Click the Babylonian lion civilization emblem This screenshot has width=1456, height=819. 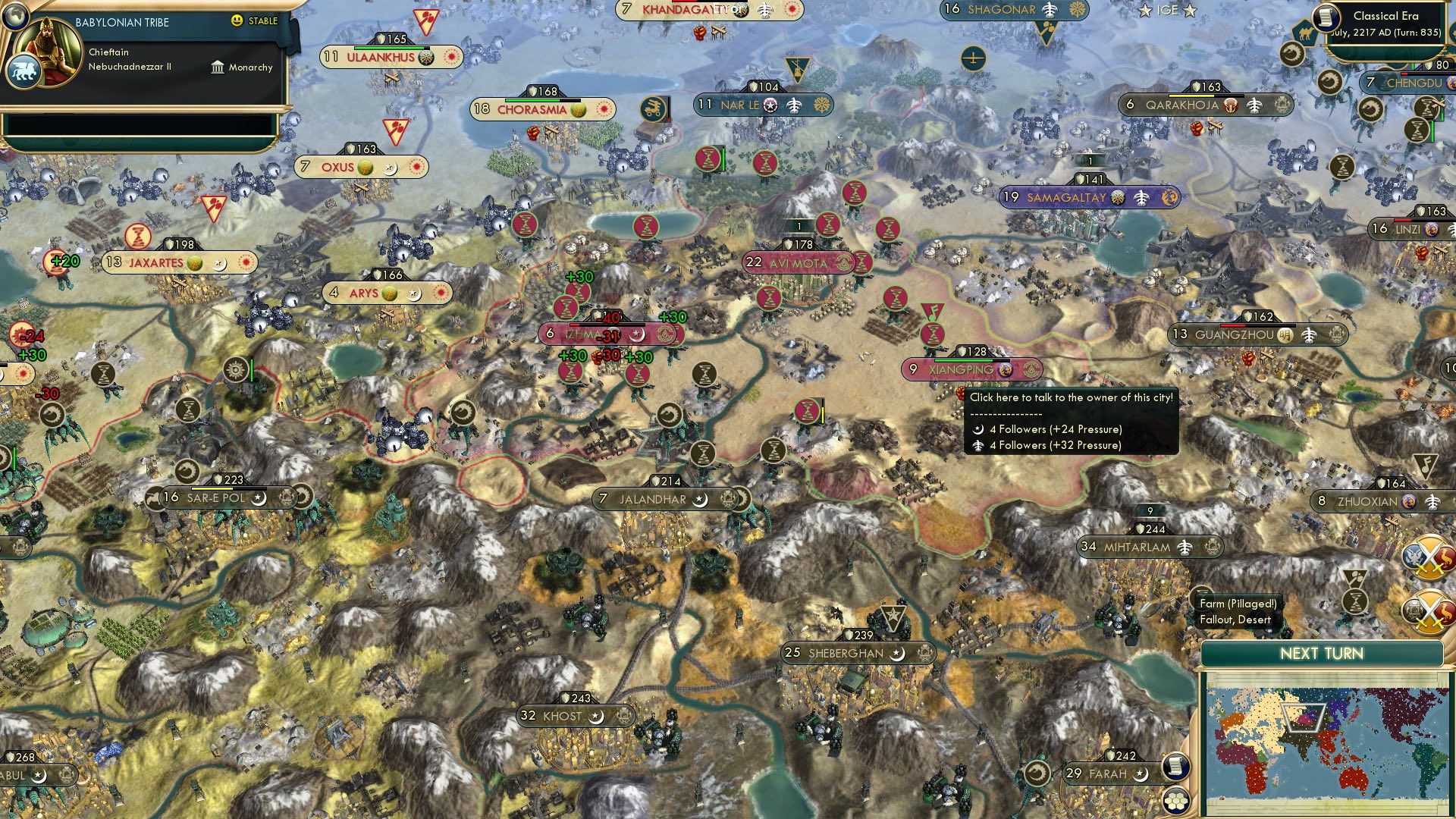[x=24, y=72]
